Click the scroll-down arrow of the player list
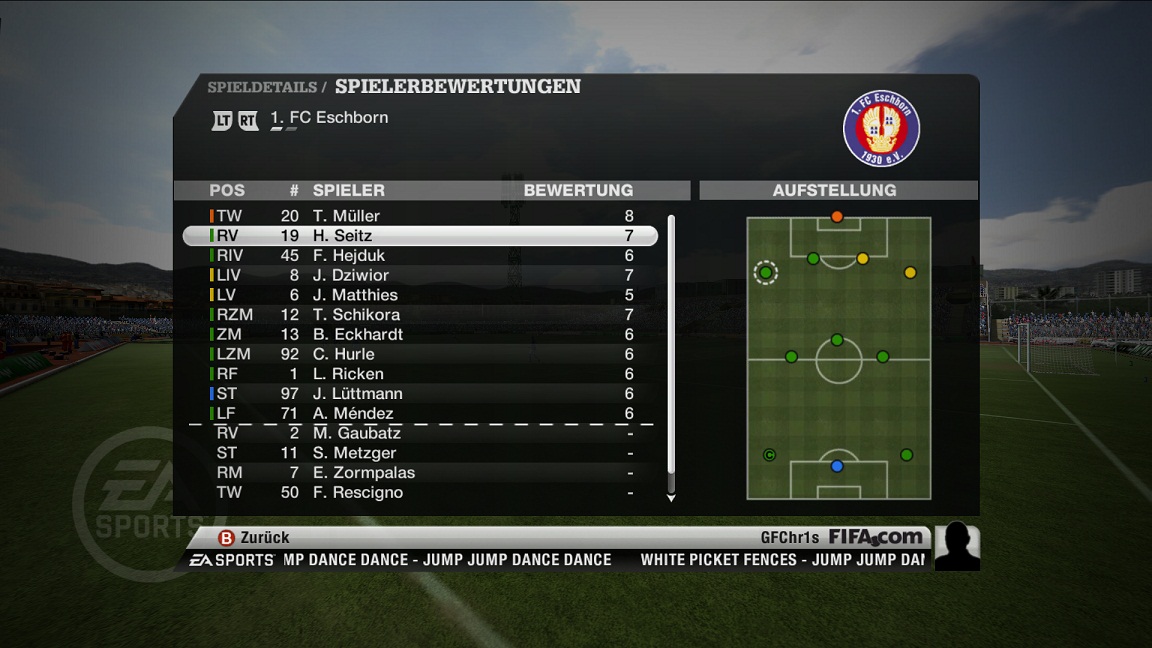The height and width of the screenshot is (648, 1152). pyautogui.click(x=671, y=497)
